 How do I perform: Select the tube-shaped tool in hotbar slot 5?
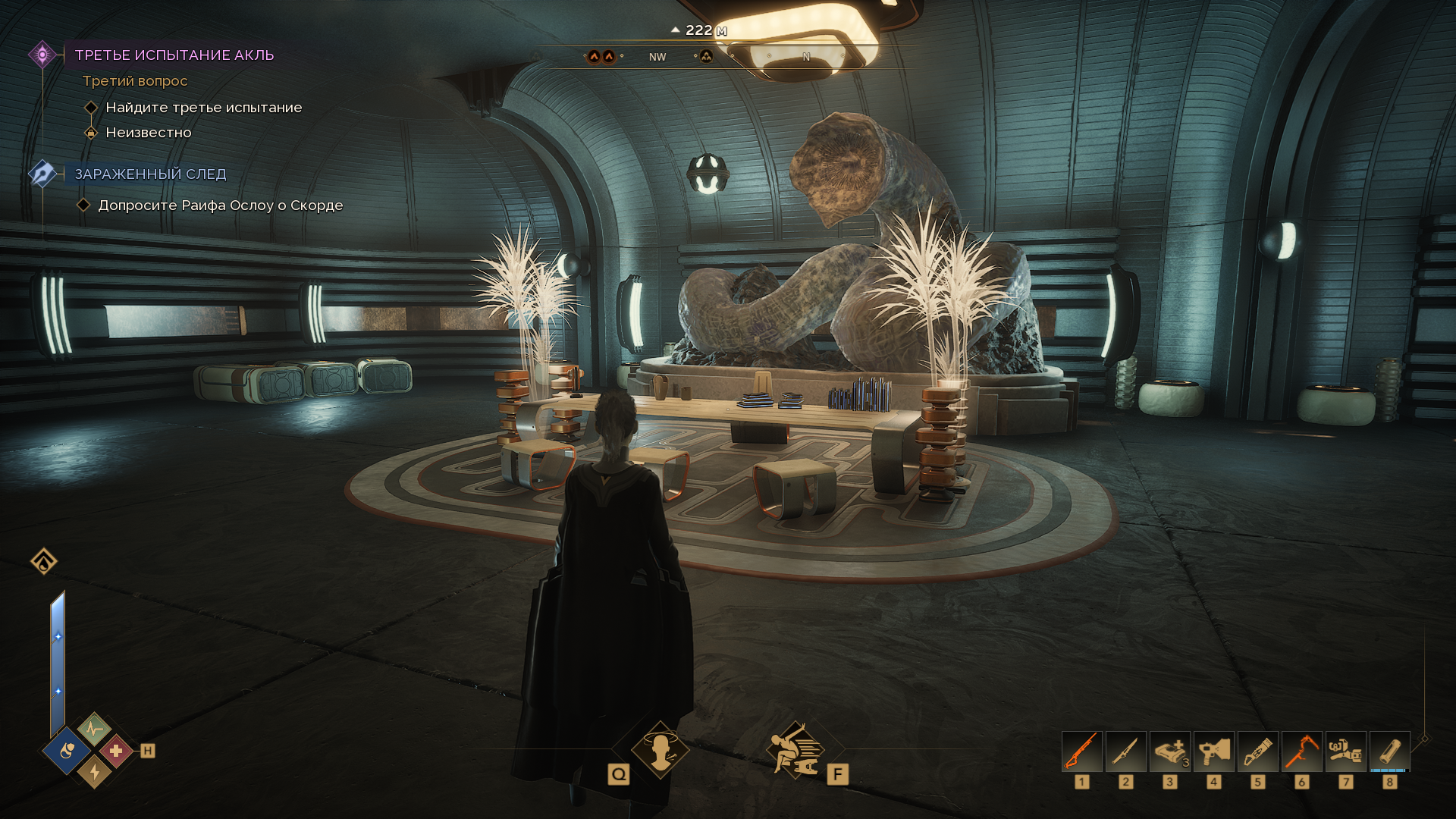1257,751
